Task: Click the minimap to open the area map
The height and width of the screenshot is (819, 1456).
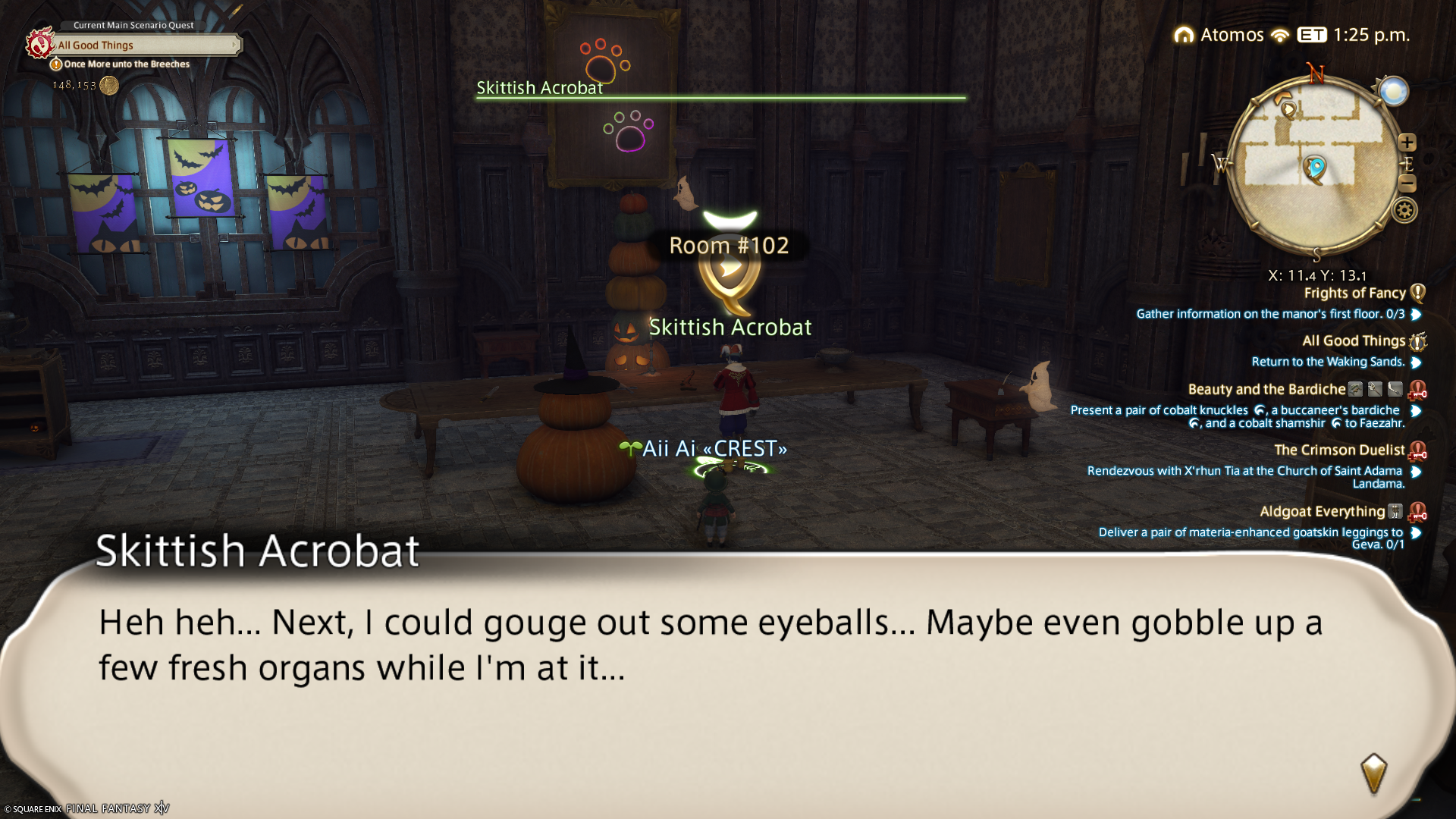Action: pos(1315,163)
